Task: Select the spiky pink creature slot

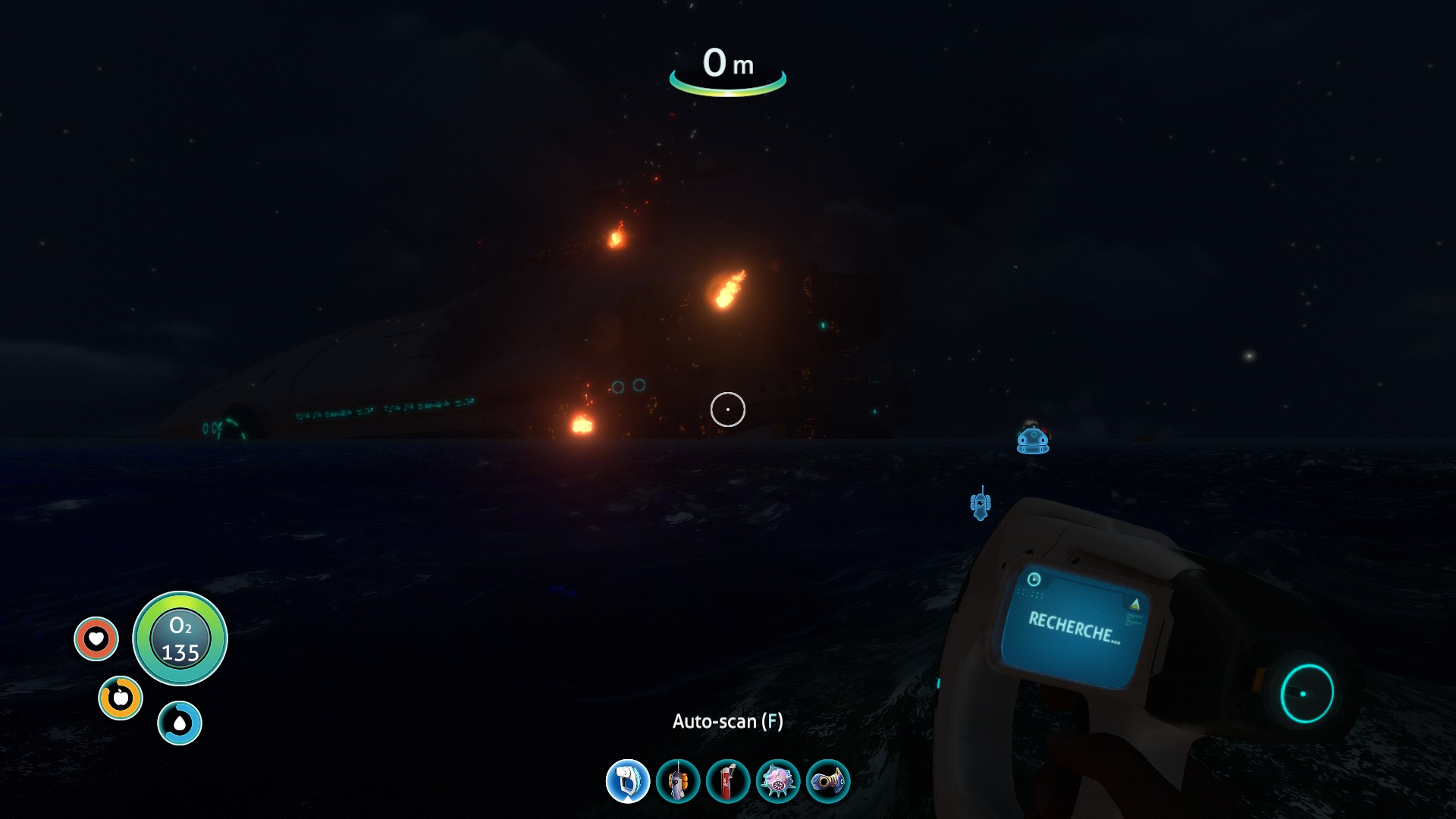Action: pyautogui.click(x=778, y=781)
